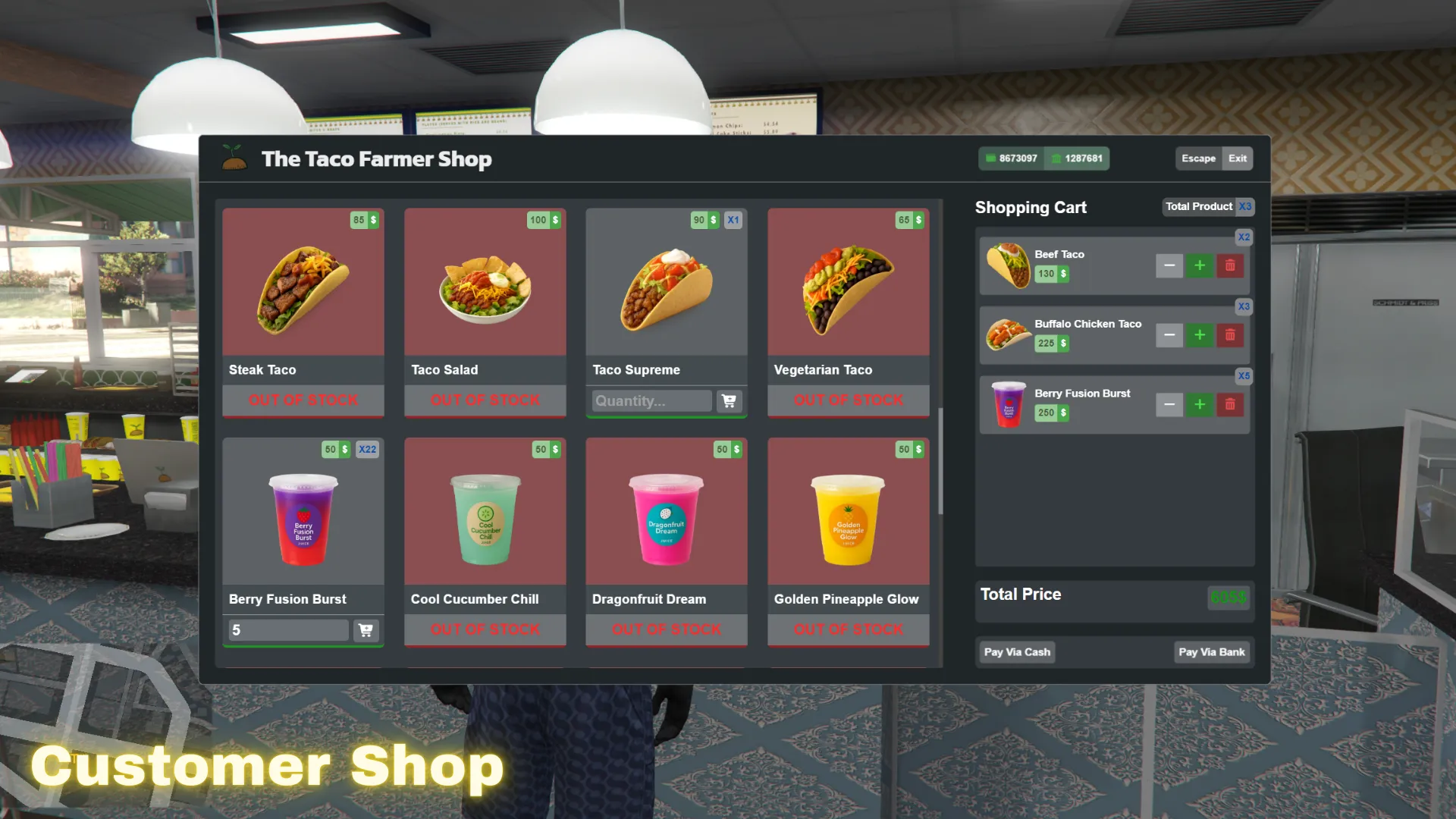1456x819 pixels.
Task: Delete Beef Taco with the trash icon
Action: [1230, 265]
